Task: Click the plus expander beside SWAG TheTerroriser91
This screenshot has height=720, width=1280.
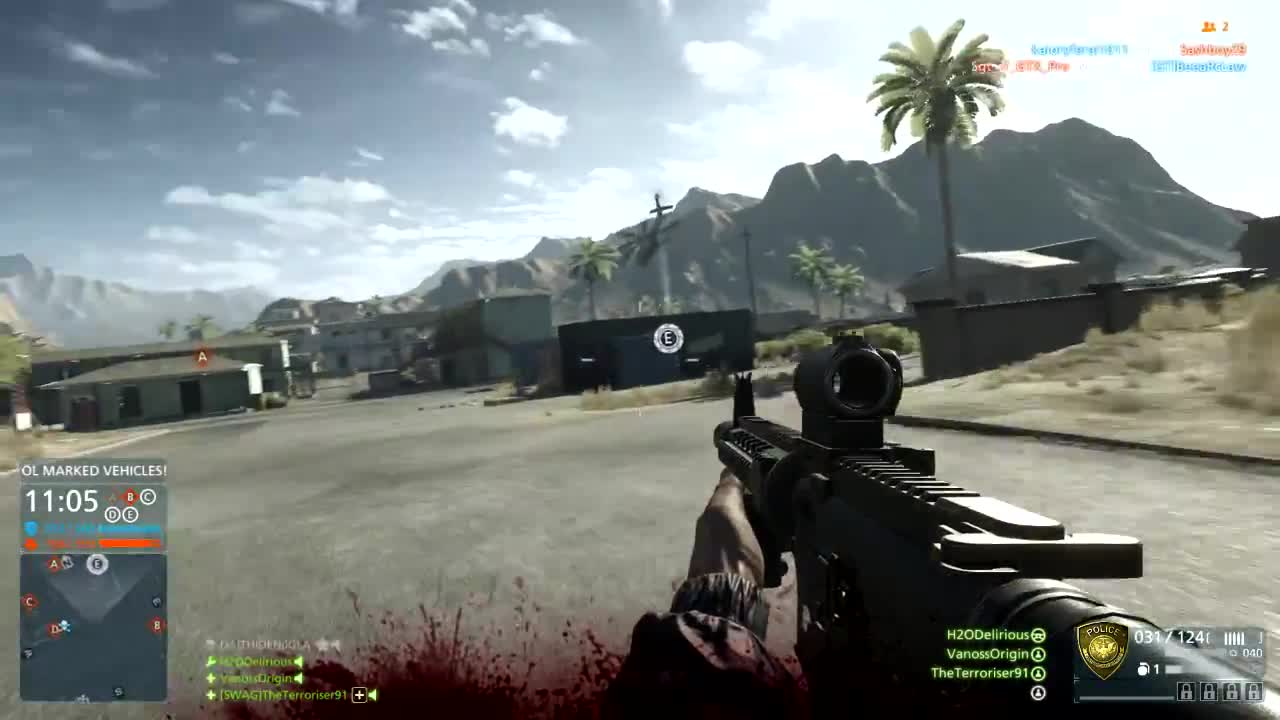Action: click(x=358, y=694)
